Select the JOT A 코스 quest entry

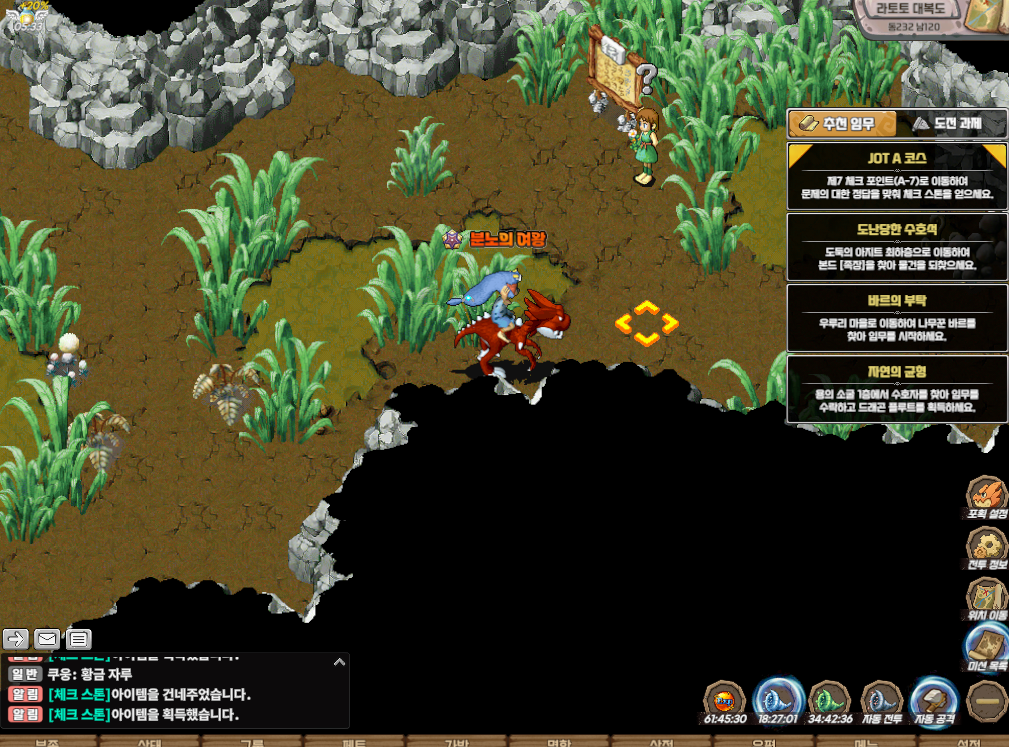(x=896, y=175)
